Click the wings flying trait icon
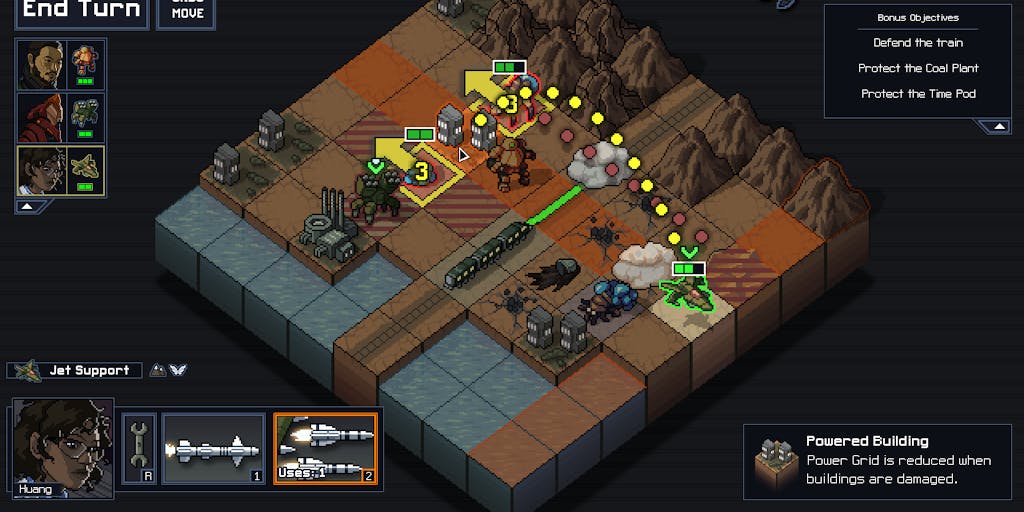The width and height of the screenshot is (1024, 512). 178,370
